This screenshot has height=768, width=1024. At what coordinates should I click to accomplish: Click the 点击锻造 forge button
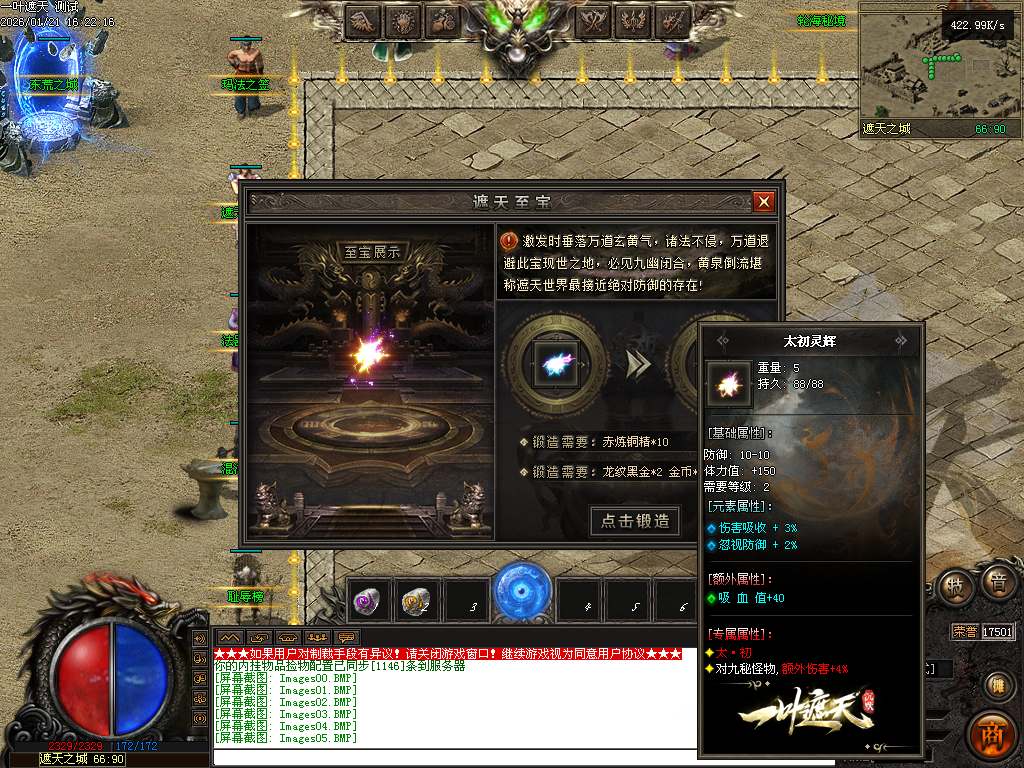pyautogui.click(x=635, y=521)
